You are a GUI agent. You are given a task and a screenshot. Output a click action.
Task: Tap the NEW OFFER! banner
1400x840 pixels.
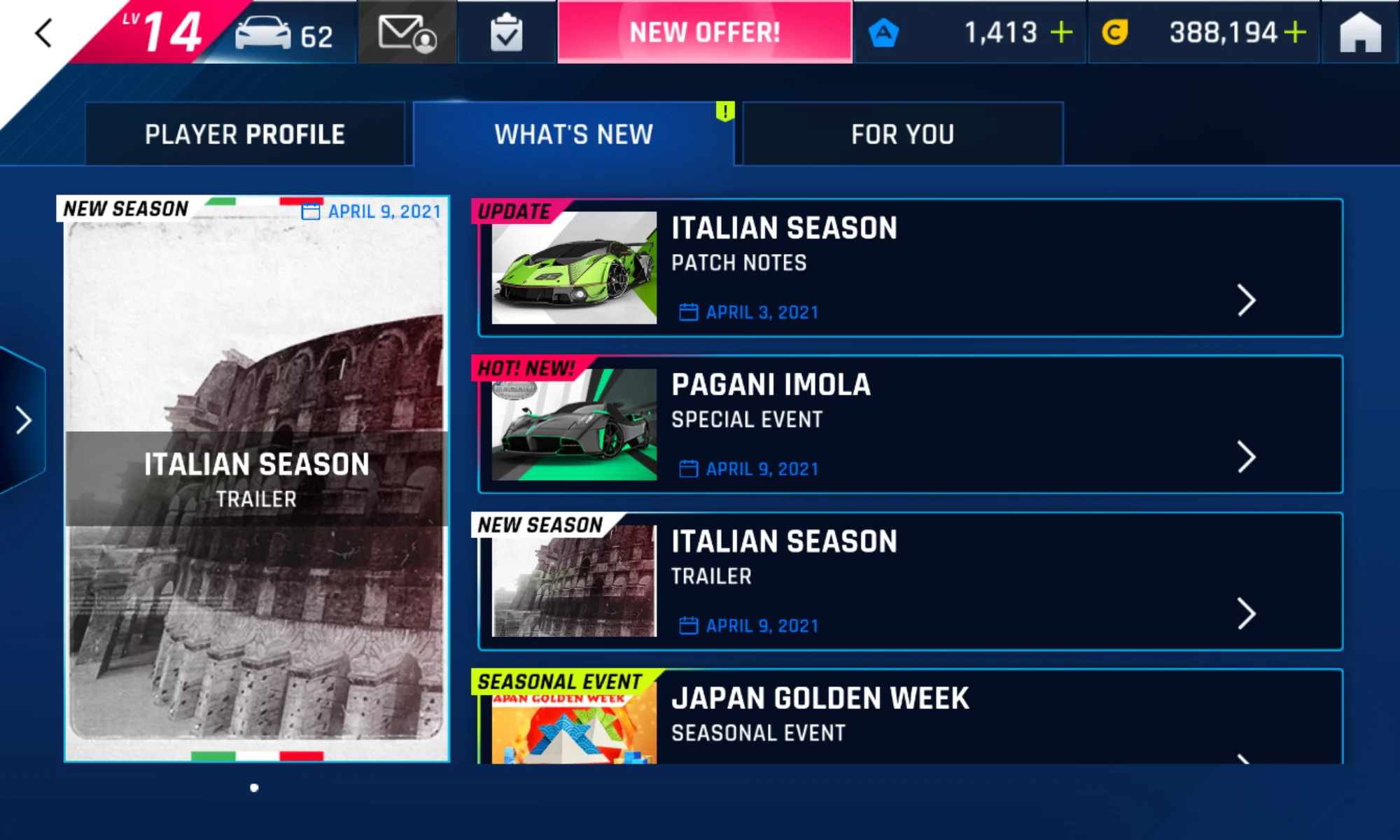coord(704,33)
